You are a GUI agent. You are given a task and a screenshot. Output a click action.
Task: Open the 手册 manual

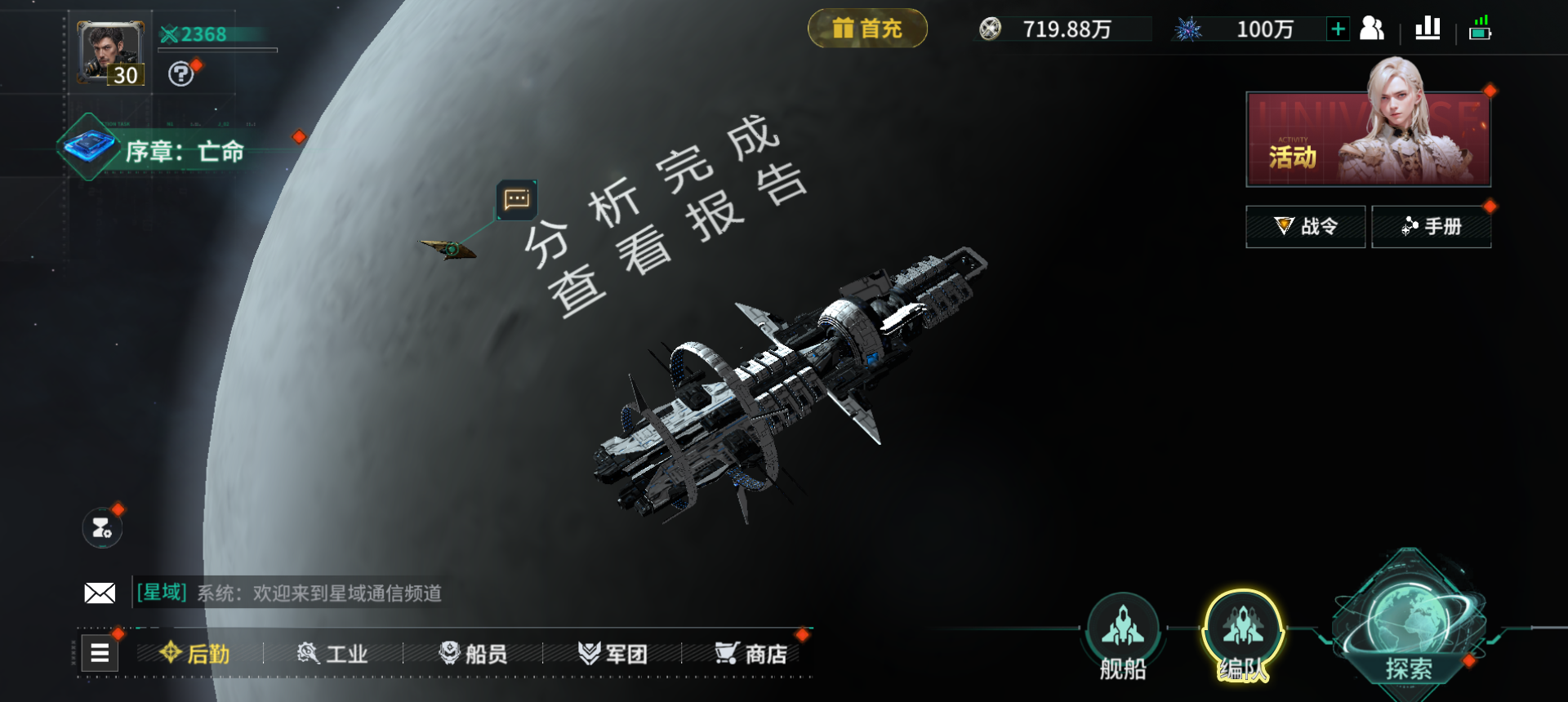click(1432, 226)
